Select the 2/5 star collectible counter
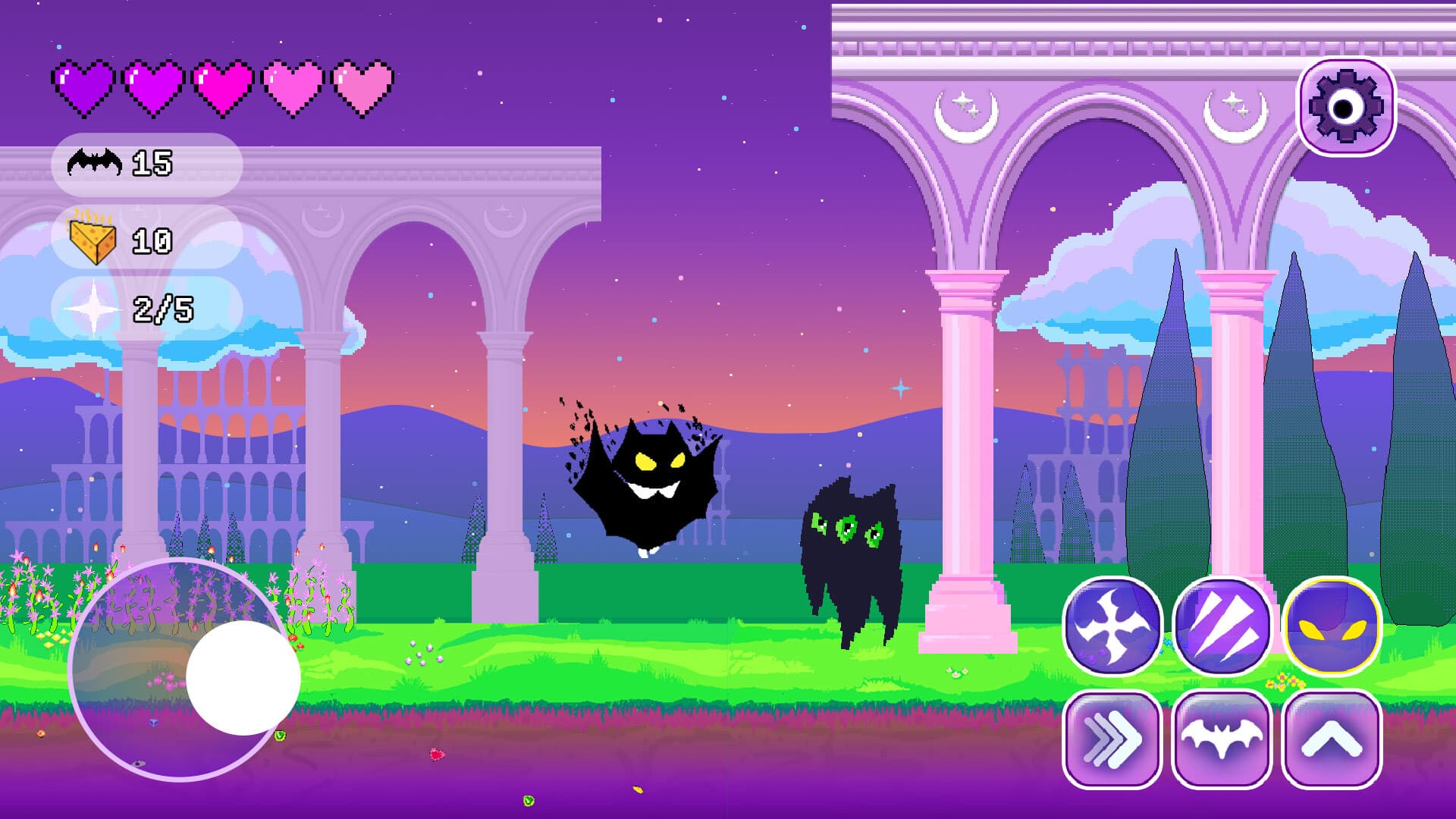 163,309
